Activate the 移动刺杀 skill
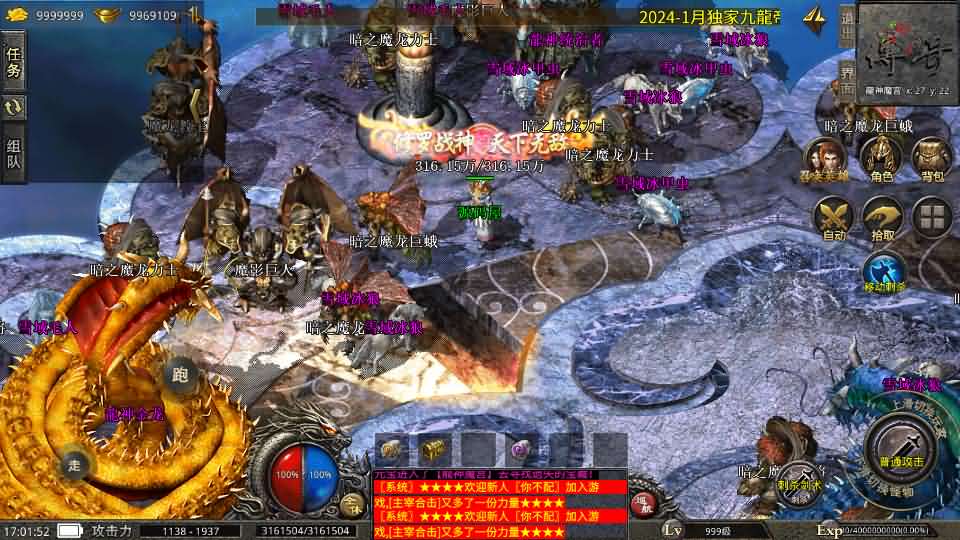The image size is (960, 540). [x=884, y=270]
